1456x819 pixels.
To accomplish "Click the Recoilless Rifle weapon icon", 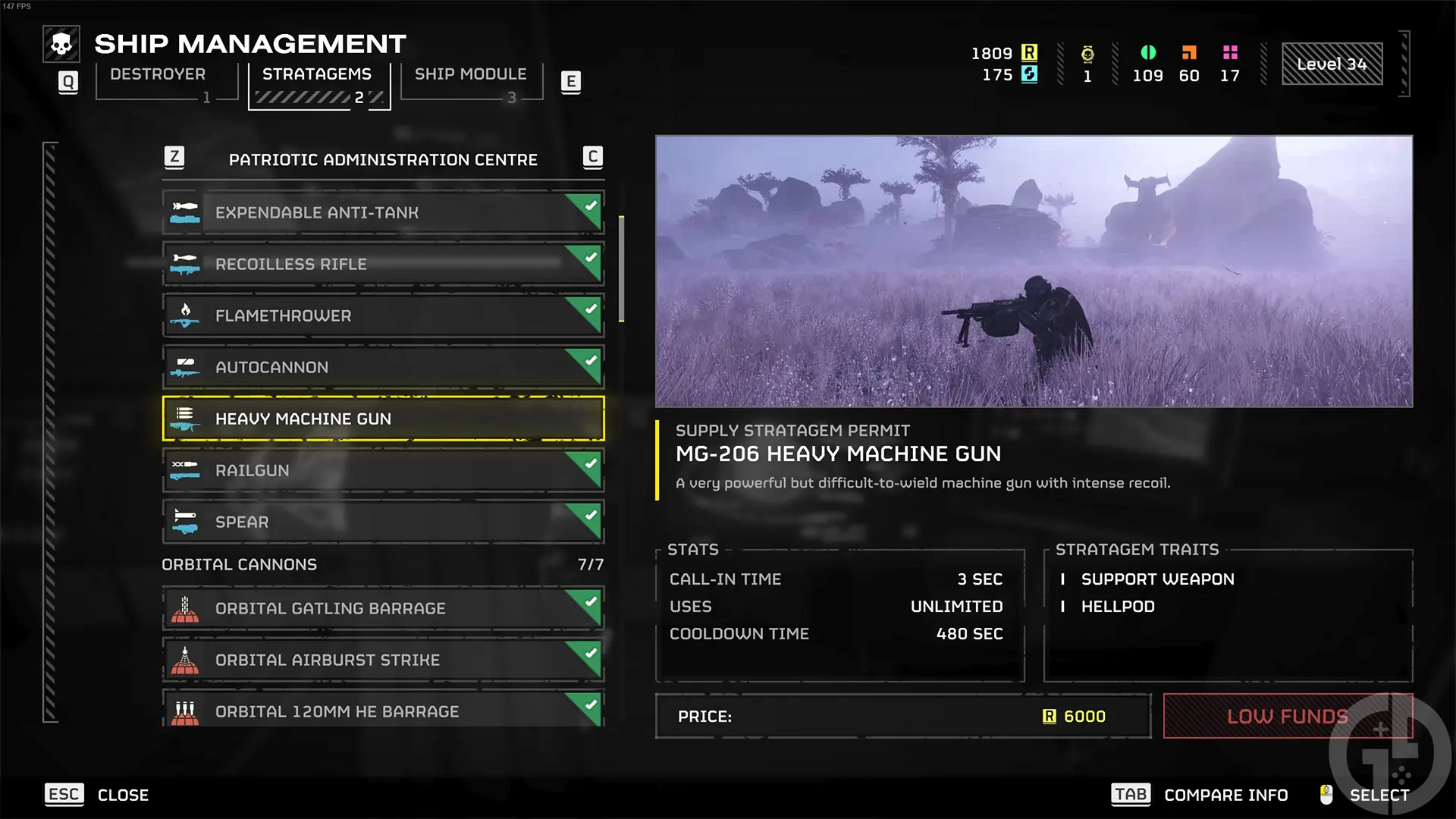I will tap(186, 264).
